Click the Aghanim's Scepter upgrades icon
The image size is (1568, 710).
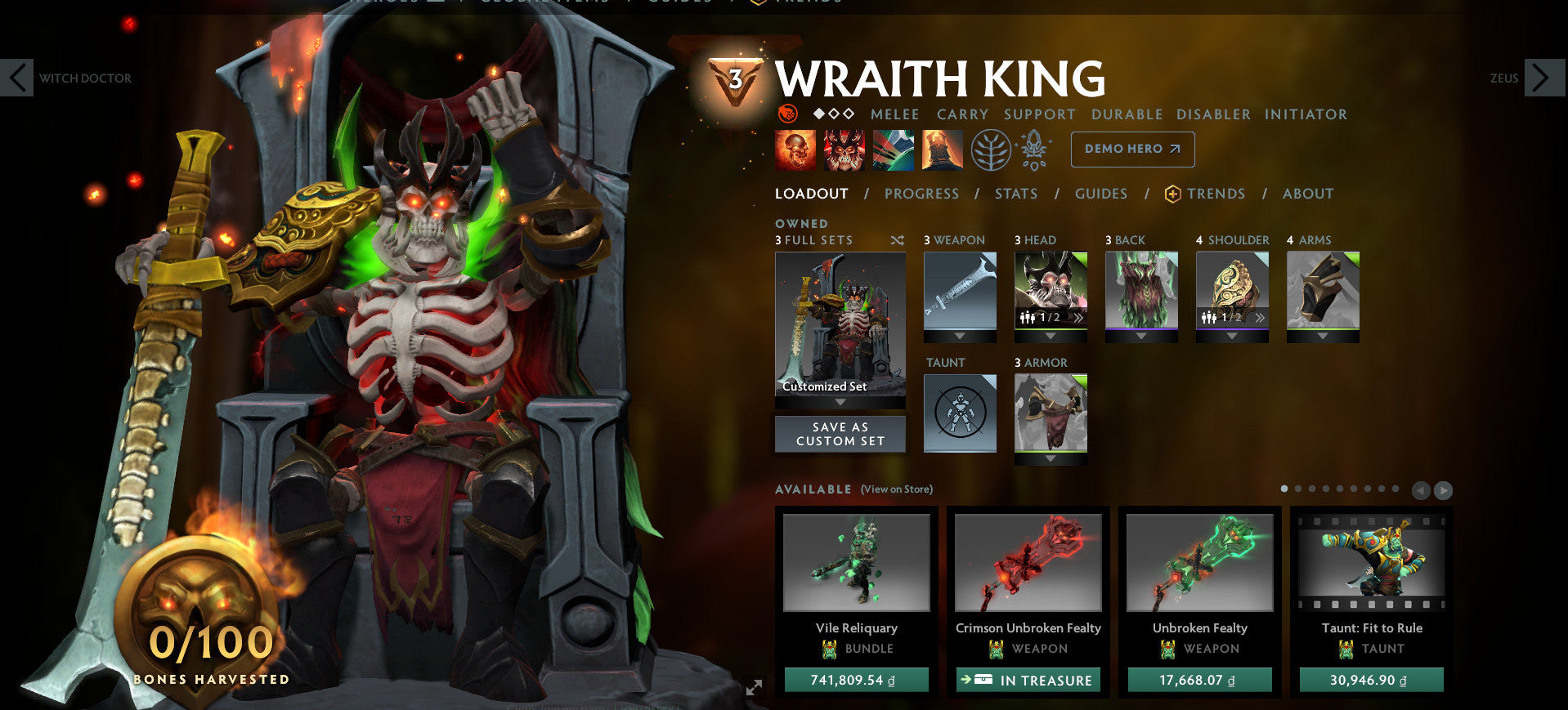(x=1033, y=150)
